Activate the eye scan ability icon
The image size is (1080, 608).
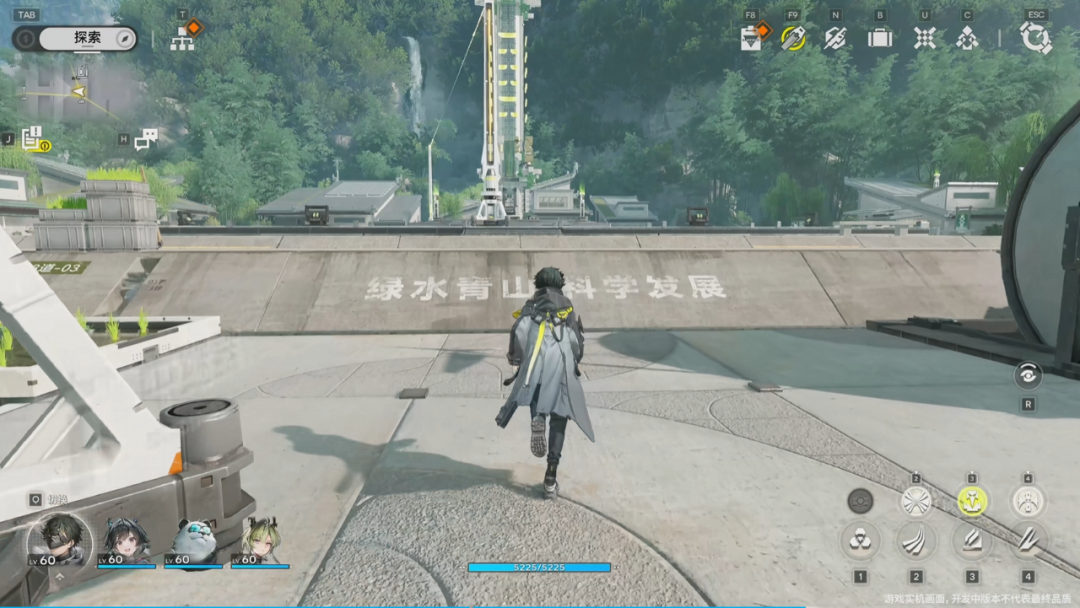coord(1027,376)
